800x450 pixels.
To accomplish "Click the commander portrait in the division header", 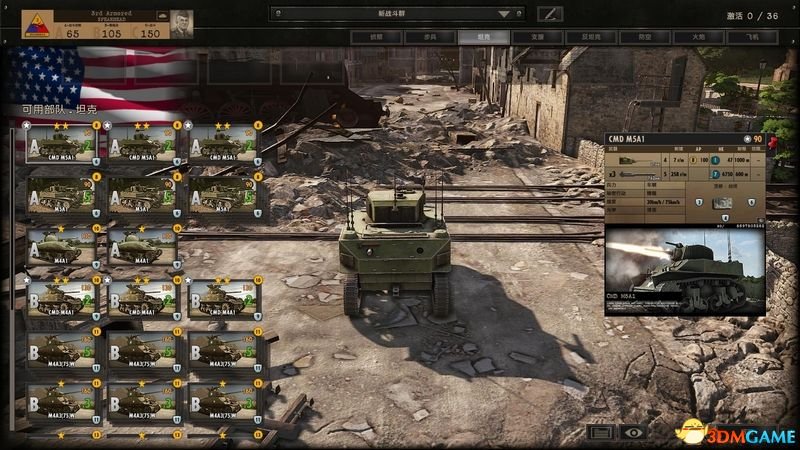I will point(181,24).
